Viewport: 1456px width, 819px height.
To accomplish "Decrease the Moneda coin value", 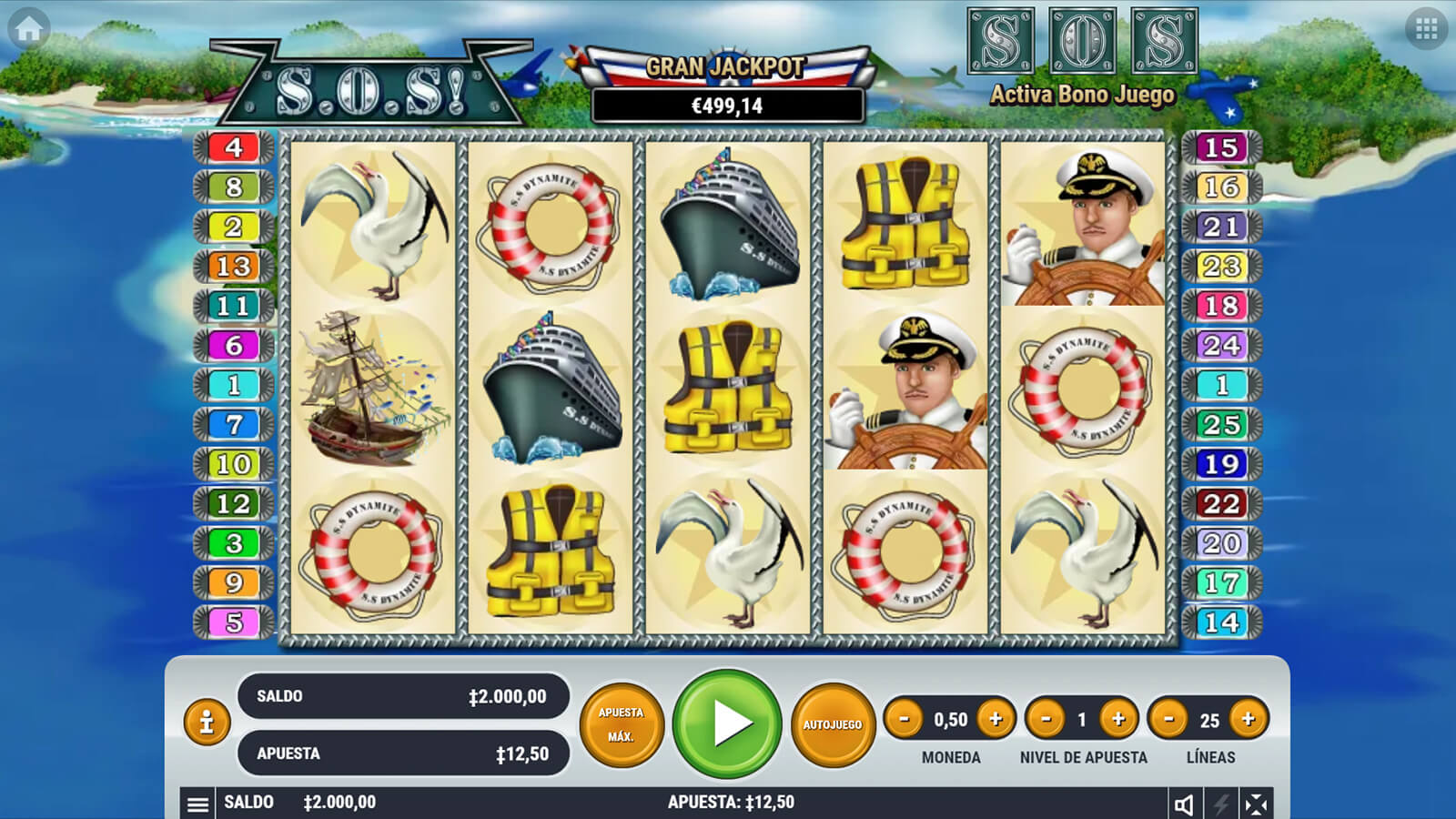I will coord(904,719).
